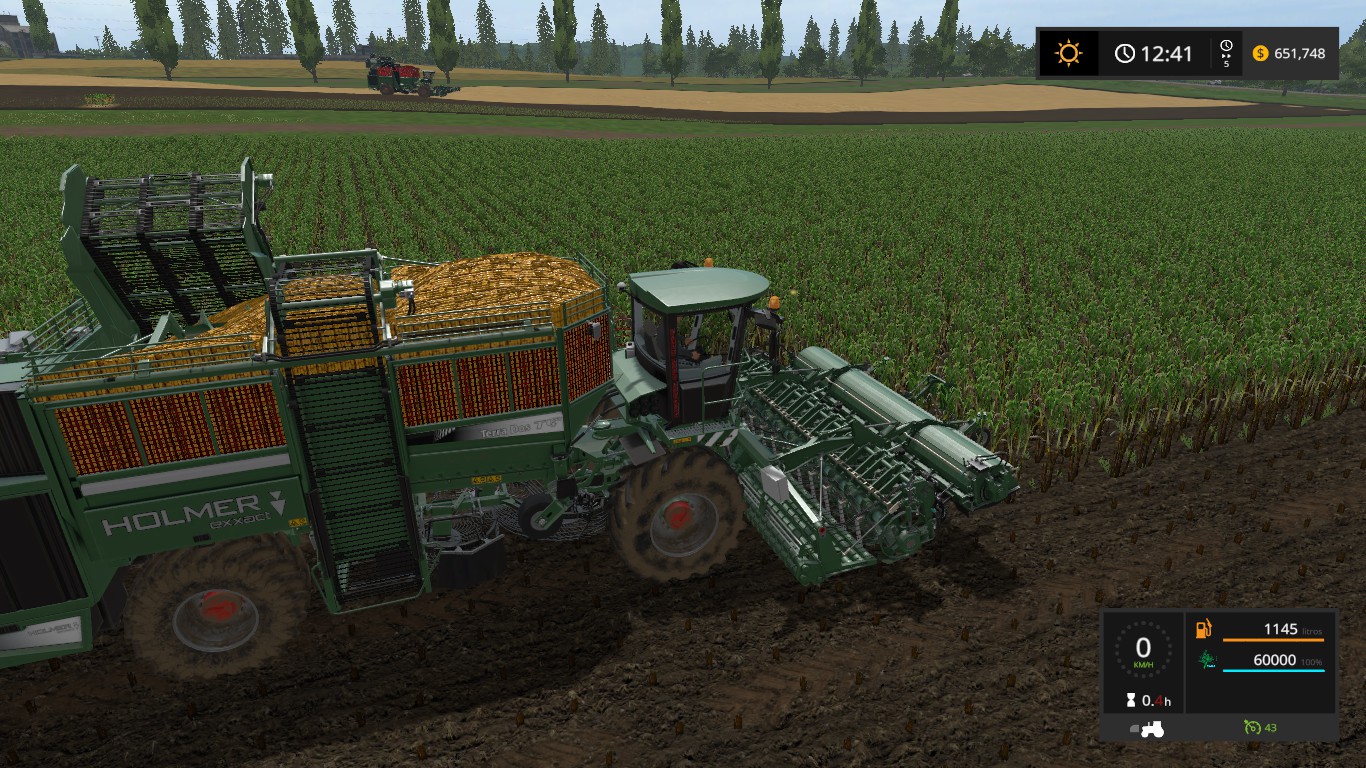Image resolution: width=1366 pixels, height=768 pixels.
Task: Click the yellow dollar coin icon
Action: (x=1261, y=53)
